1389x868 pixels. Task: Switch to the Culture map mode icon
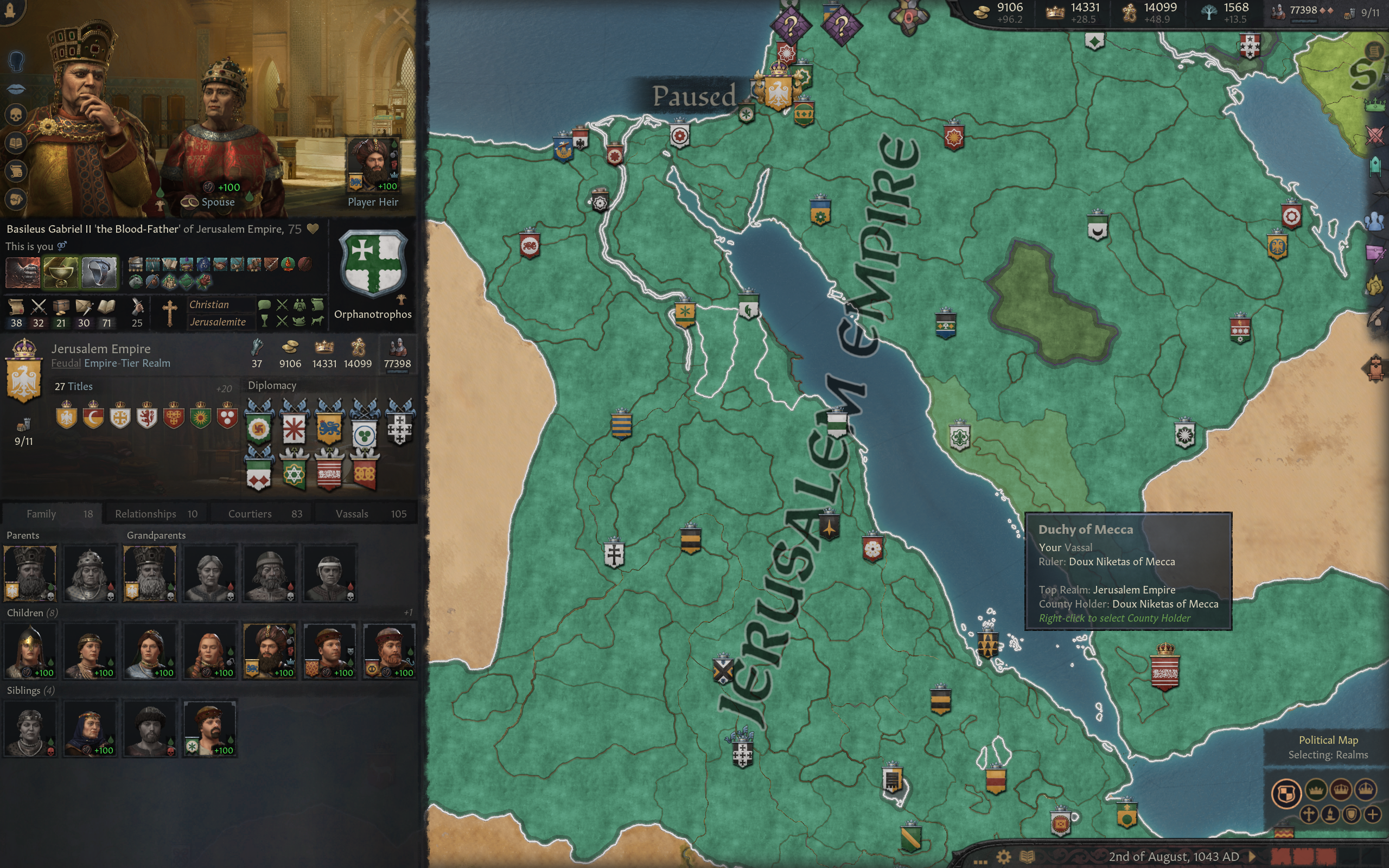click(x=1330, y=815)
